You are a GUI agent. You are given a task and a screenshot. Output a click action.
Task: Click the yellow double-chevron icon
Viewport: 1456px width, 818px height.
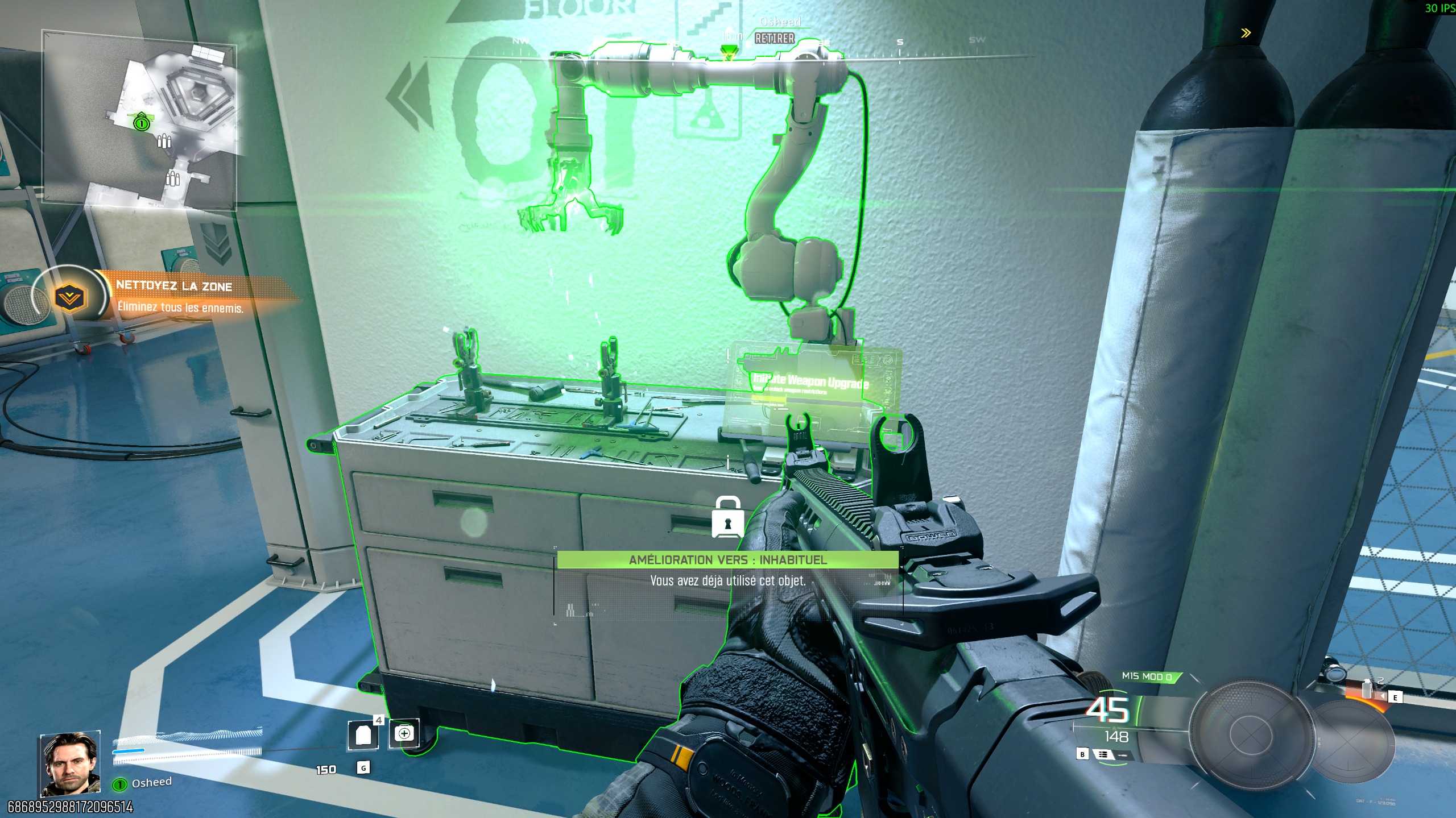click(x=1246, y=33)
